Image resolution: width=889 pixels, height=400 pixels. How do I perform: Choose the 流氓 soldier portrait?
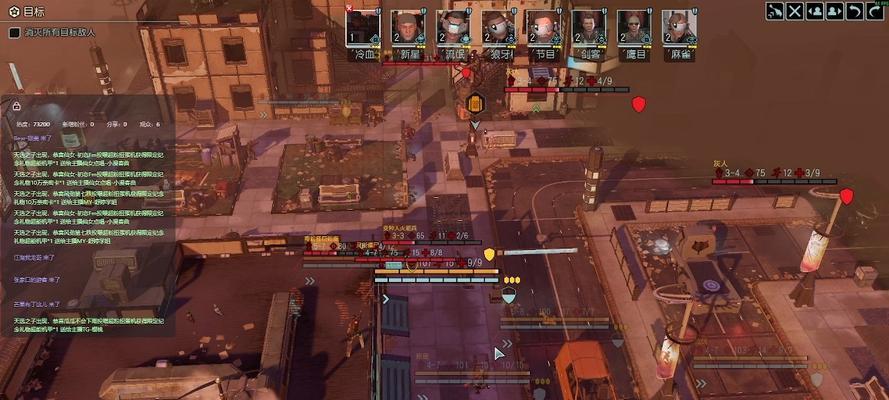(x=453, y=28)
